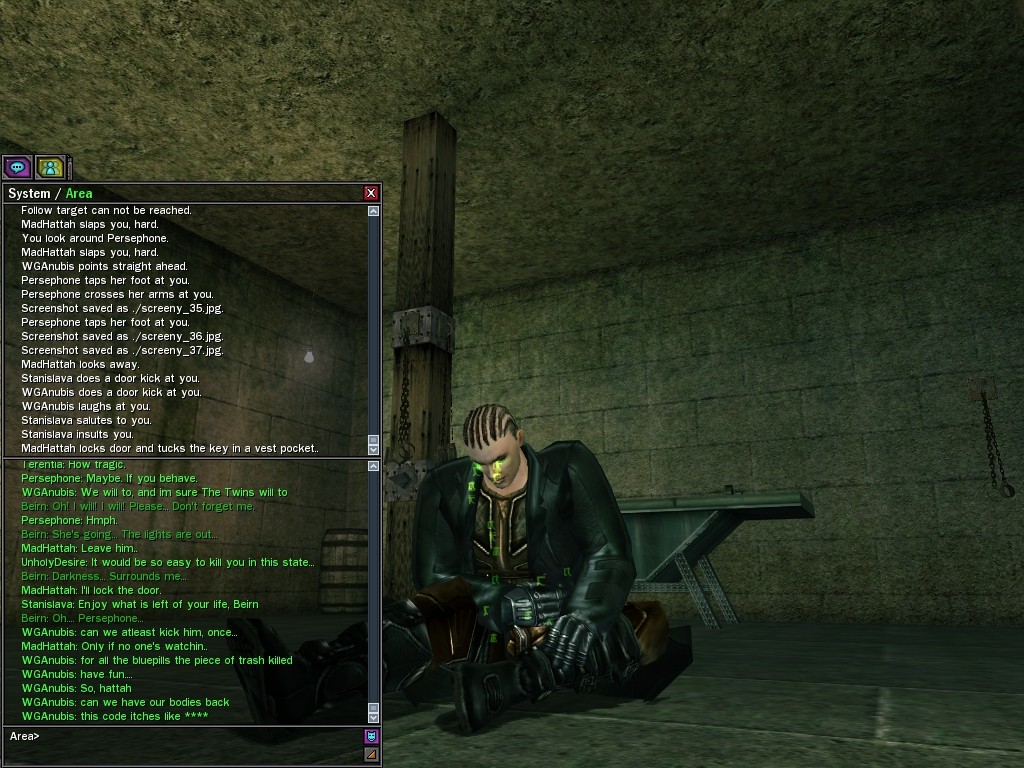Open the purple speech bubble chat icon

tap(17, 167)
